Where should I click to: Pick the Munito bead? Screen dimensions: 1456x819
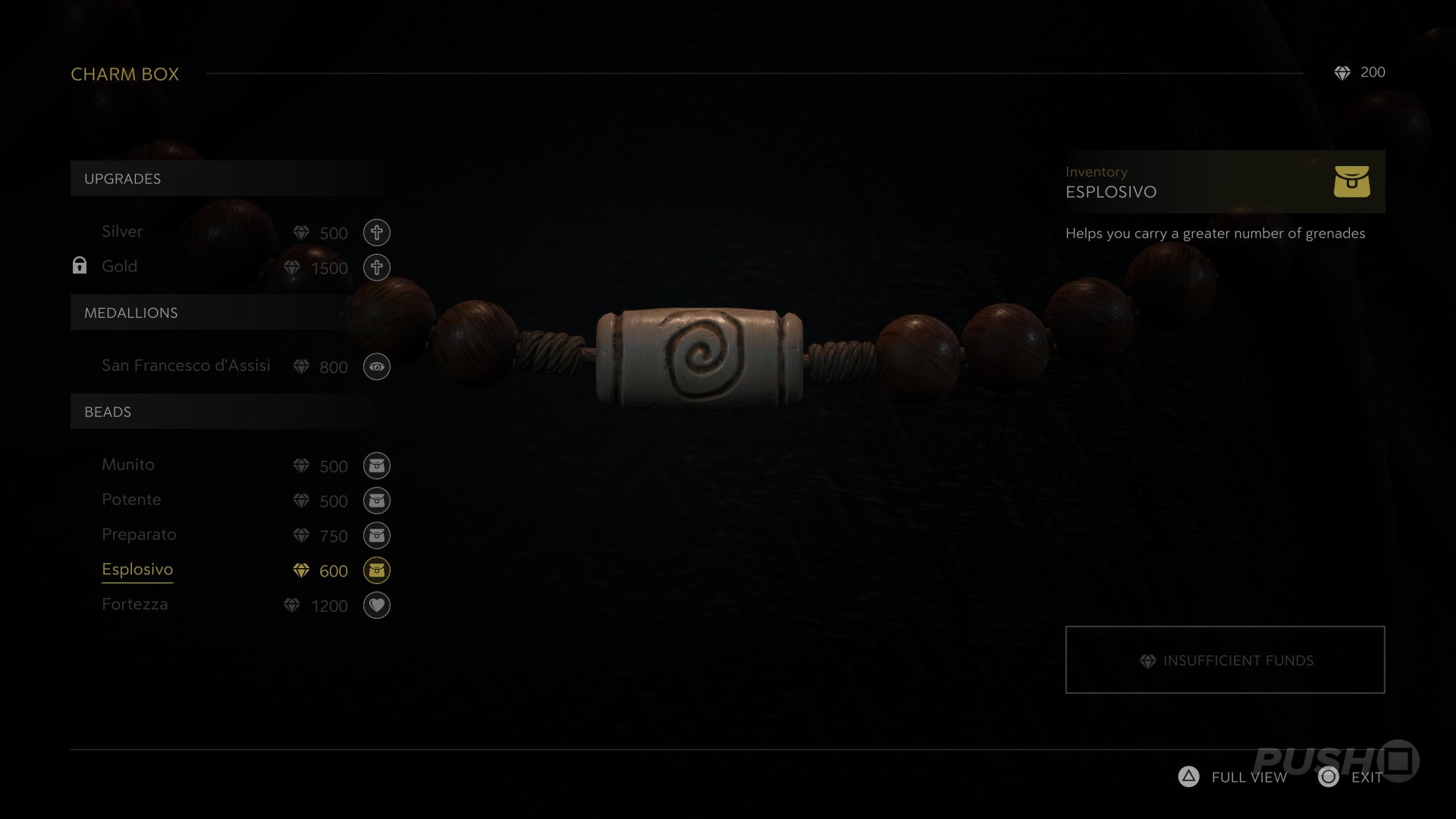(128, 465)
